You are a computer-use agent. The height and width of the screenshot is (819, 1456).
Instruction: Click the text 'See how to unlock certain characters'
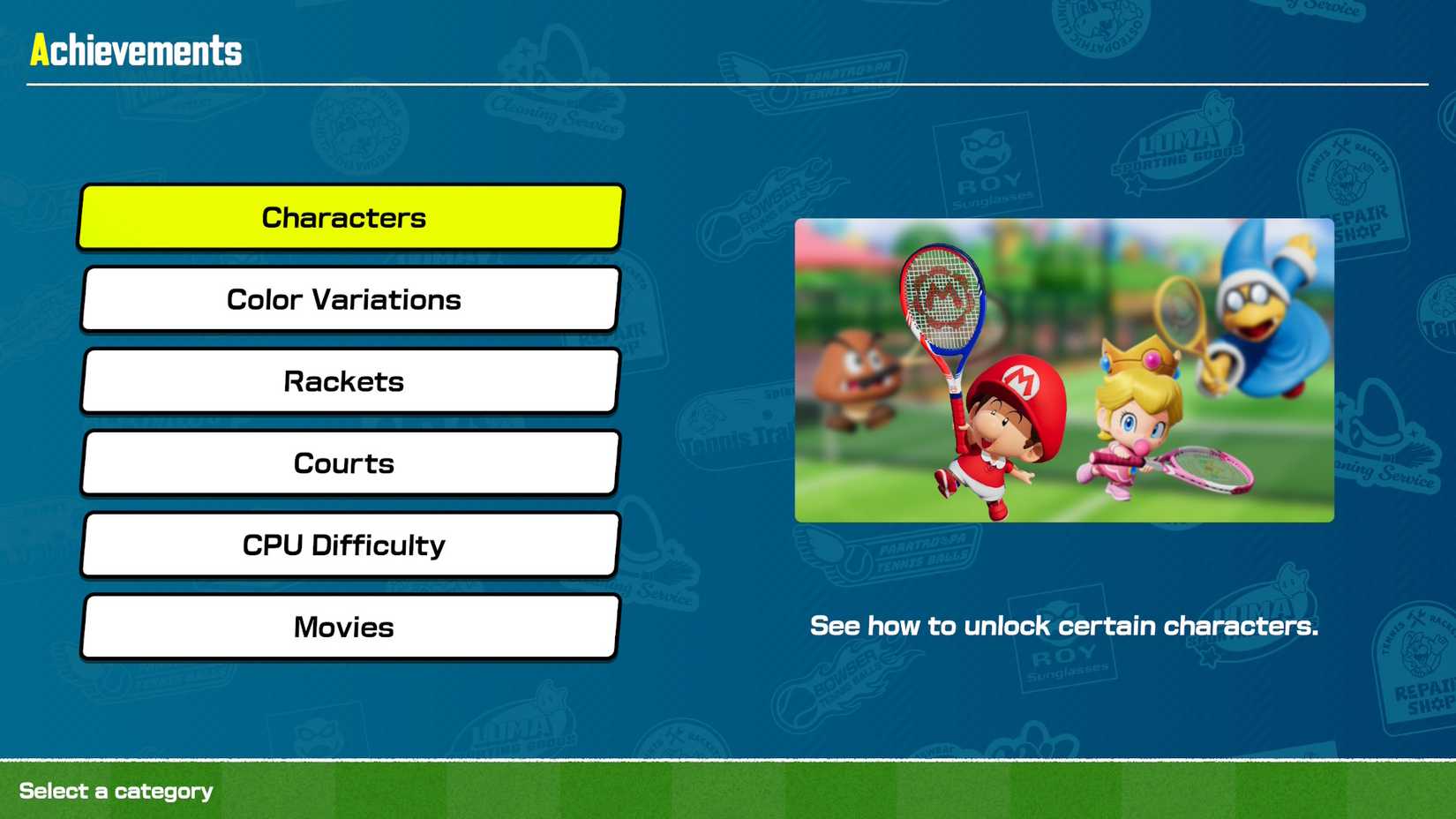point(1064,627)
